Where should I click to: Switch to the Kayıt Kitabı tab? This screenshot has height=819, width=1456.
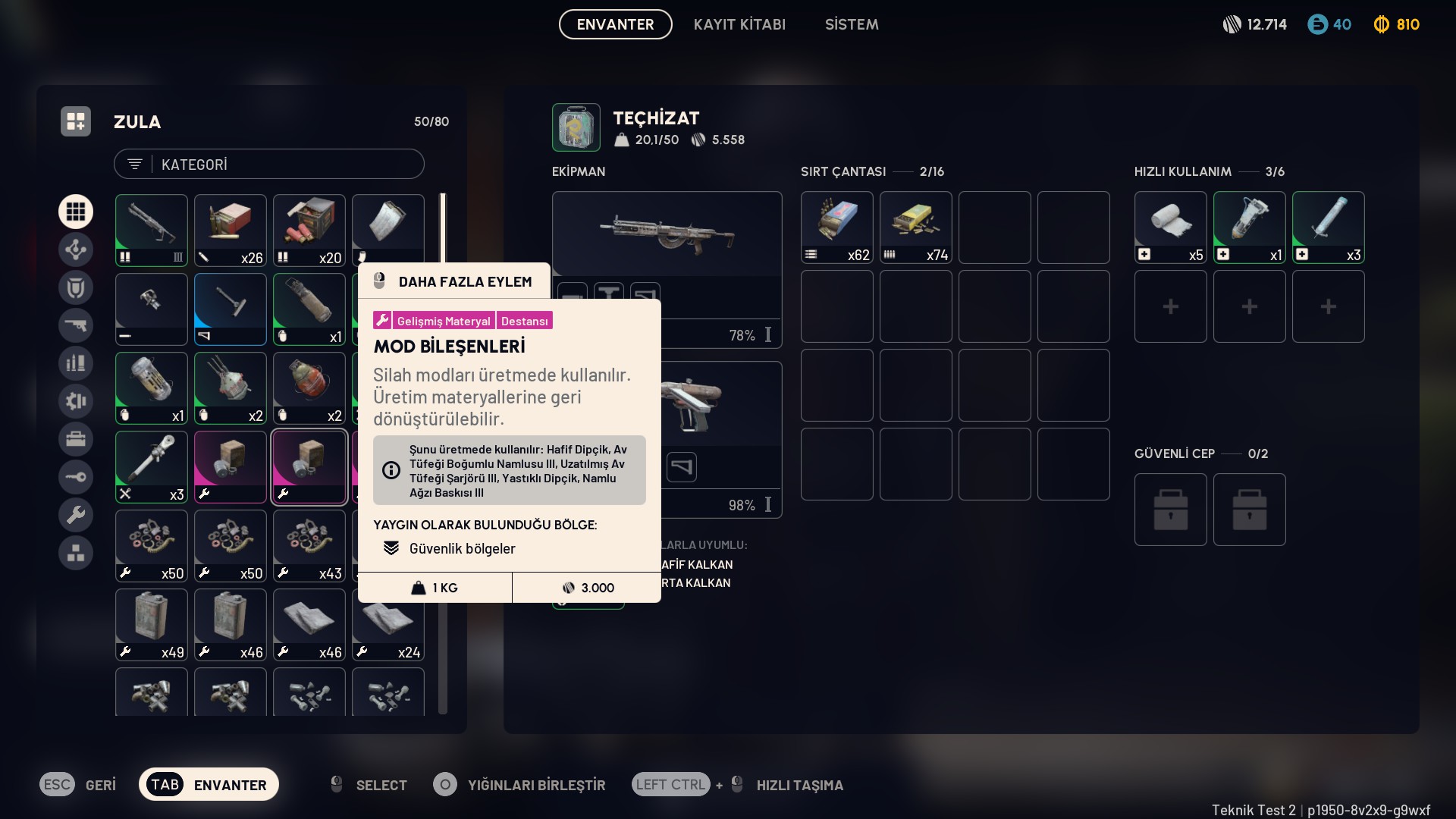coord(739,24)
